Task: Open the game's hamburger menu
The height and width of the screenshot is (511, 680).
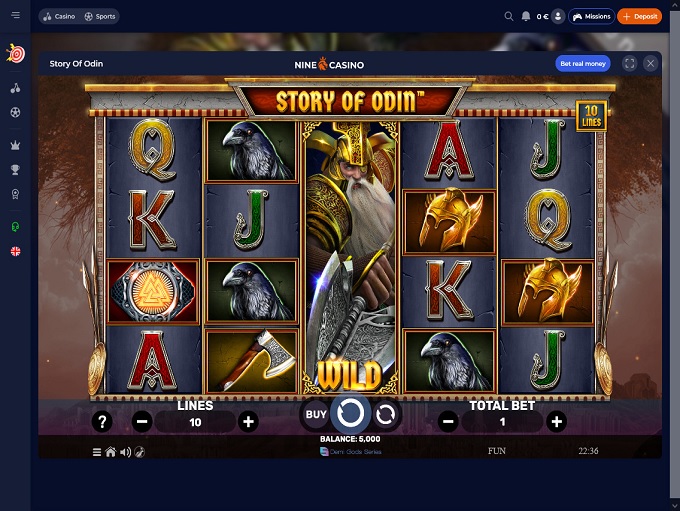Action: 97,452
